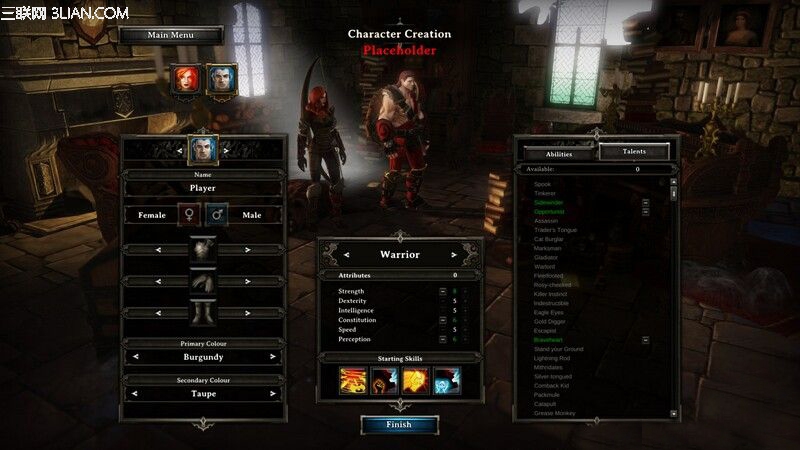Select the fiery slash starting skill icon

point(353,381)
